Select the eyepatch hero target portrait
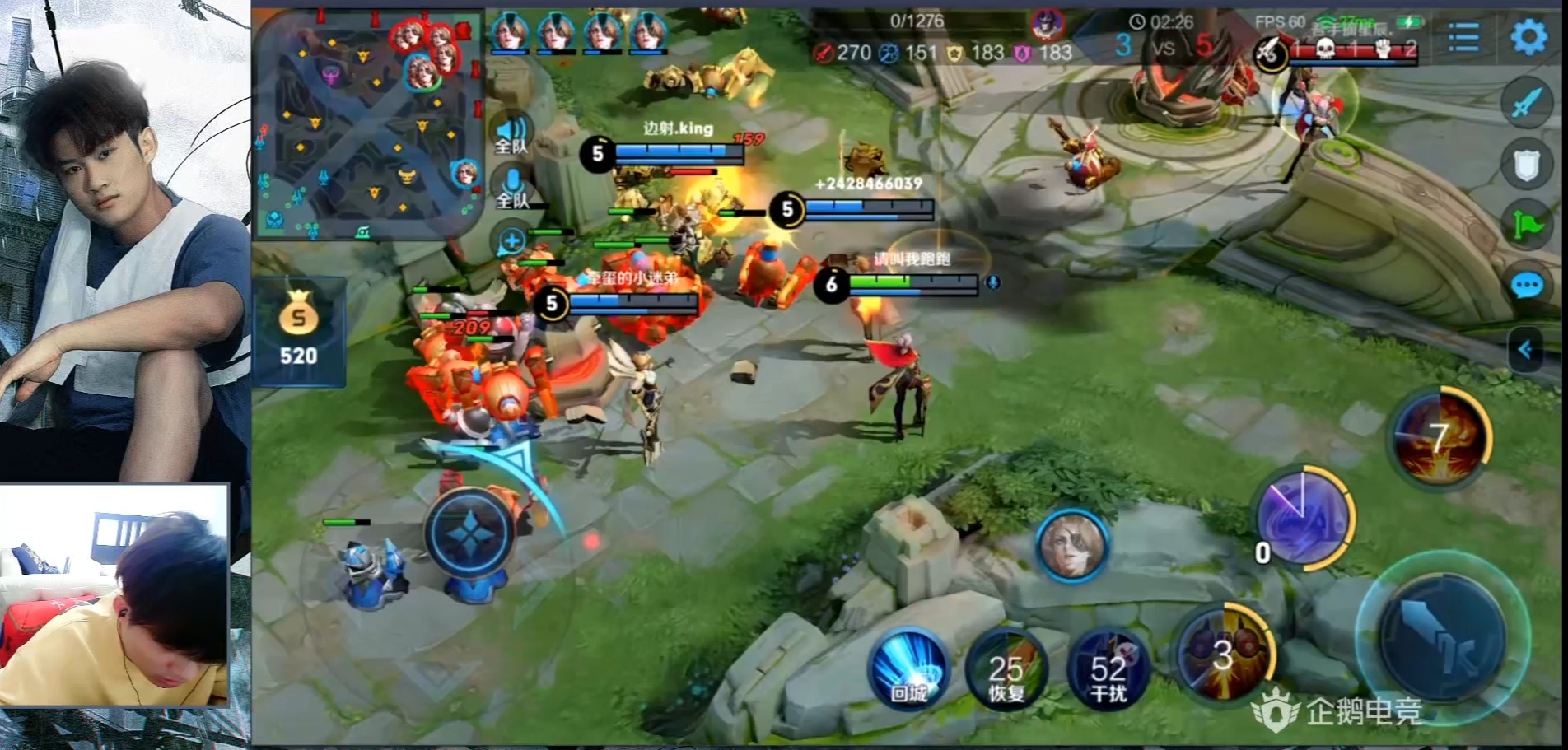The height and width of the screenshot is (750, 1568). tap(1071, 545)
